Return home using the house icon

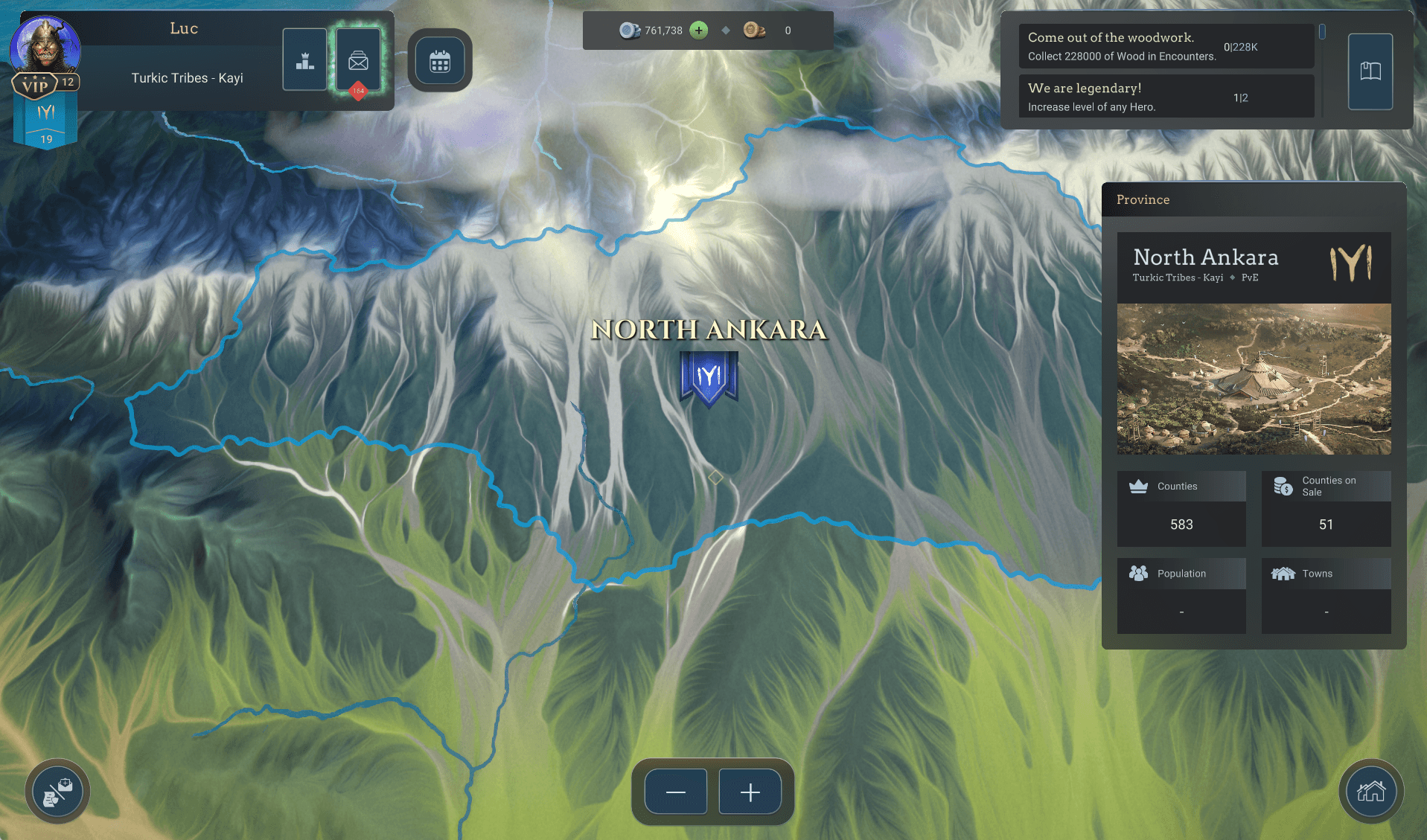[x=1372, y=792]
